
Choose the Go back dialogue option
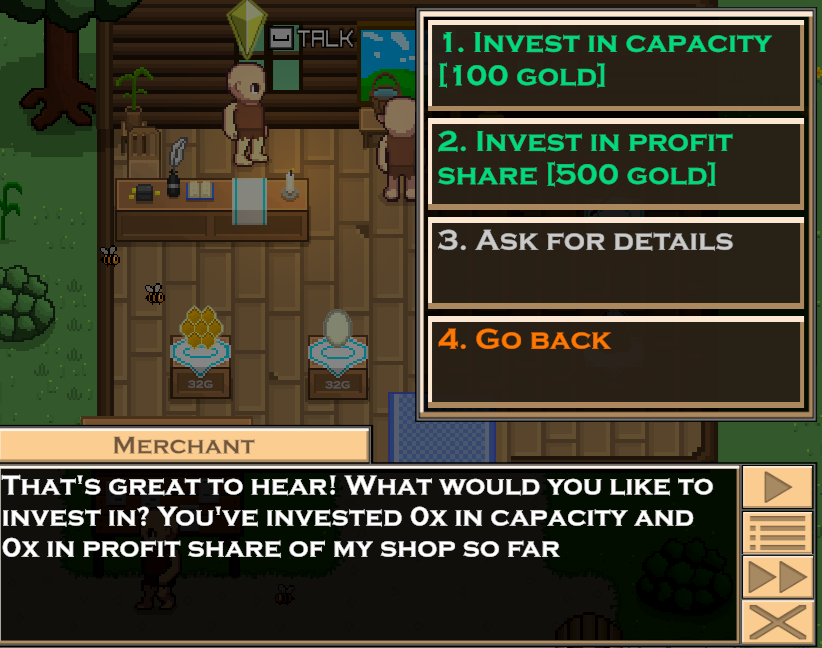616,360
